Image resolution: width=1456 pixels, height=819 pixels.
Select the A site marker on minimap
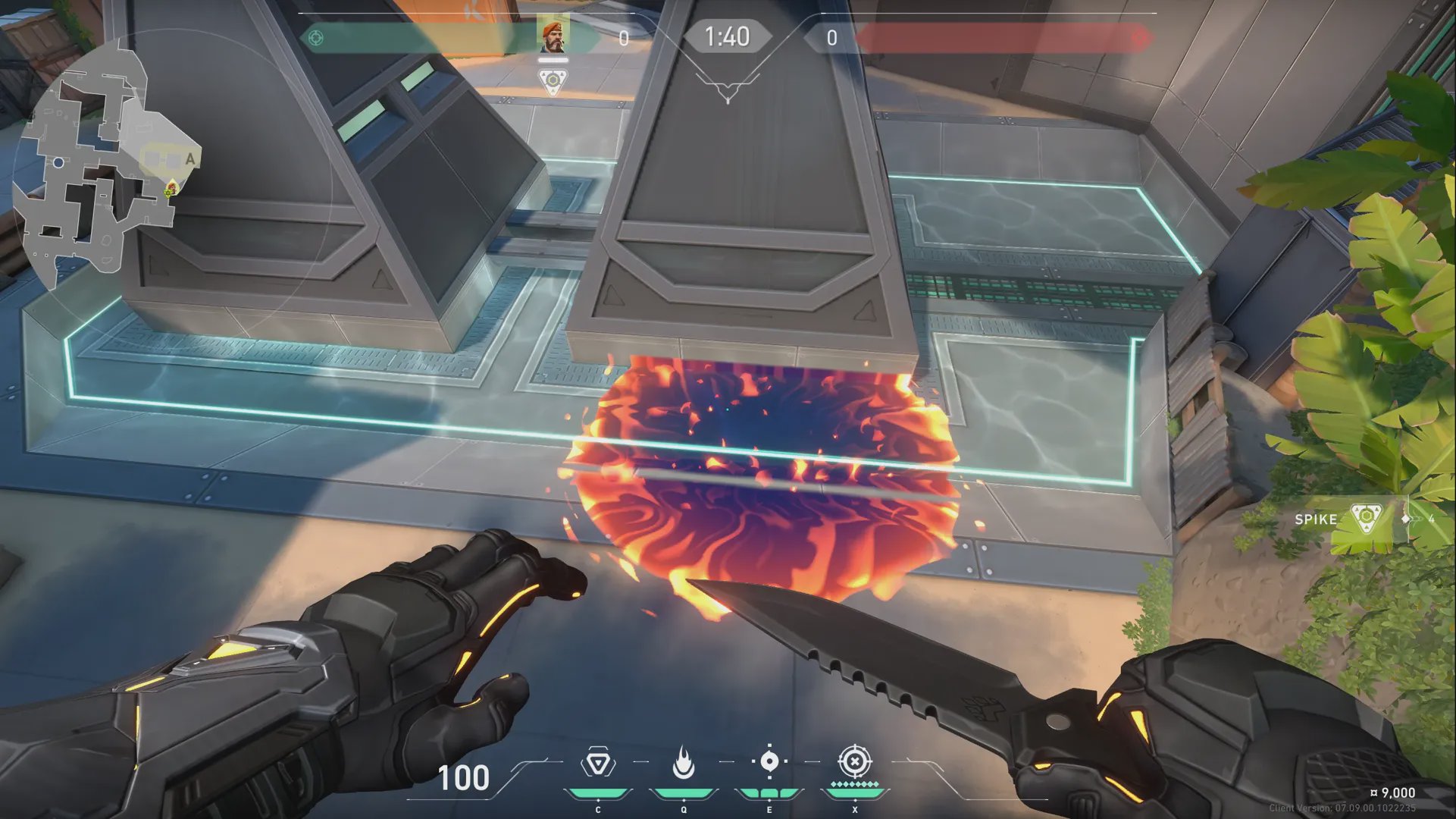(x=189, y=158)
